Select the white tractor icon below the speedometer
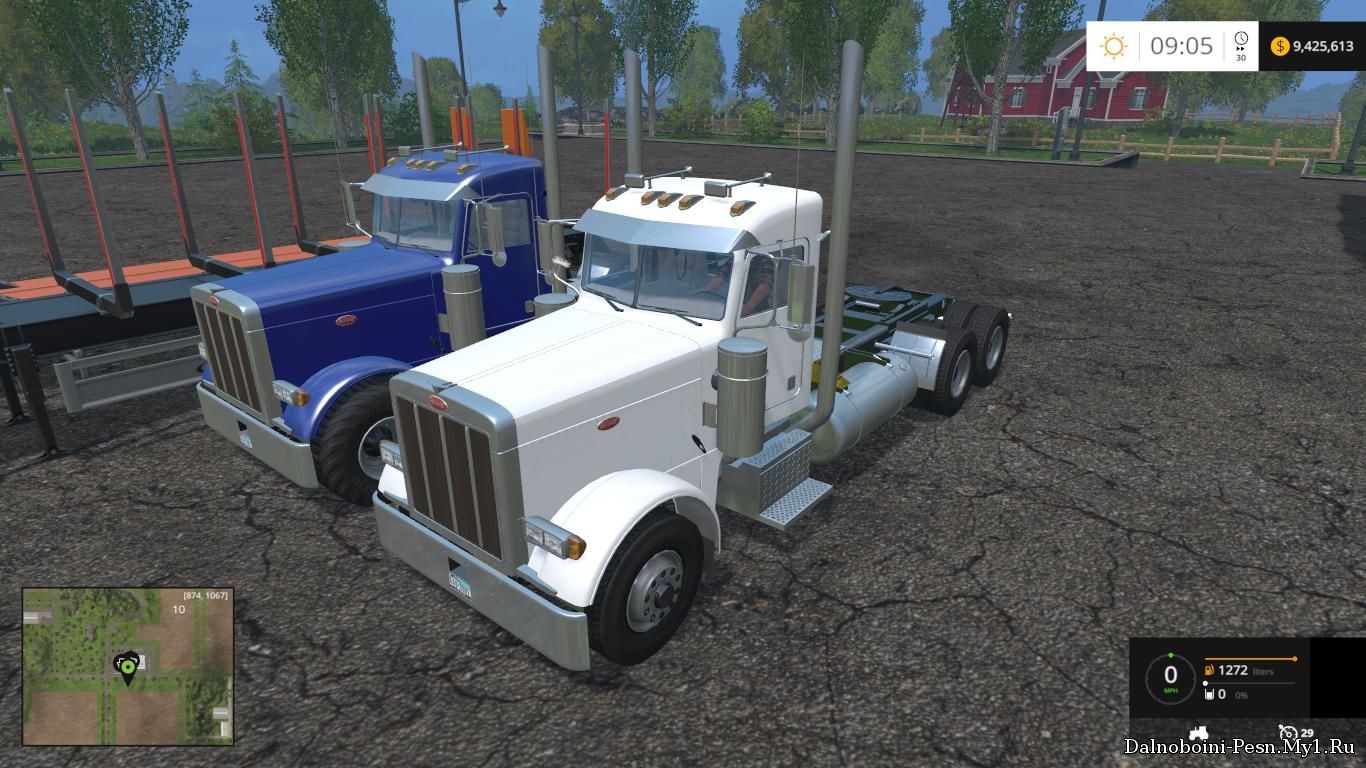Viewport: 1366px width, 768px height. [1198, 732]
